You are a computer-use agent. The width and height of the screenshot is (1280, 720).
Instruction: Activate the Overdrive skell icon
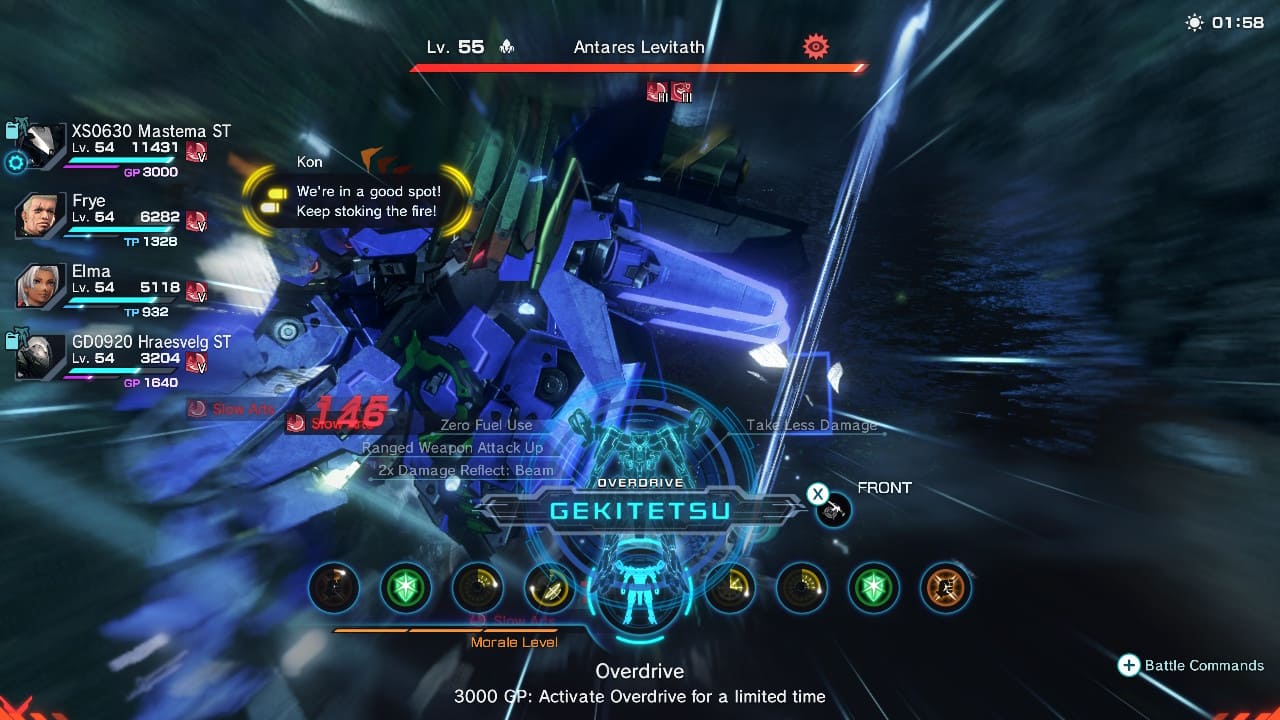tap(638, 587)
